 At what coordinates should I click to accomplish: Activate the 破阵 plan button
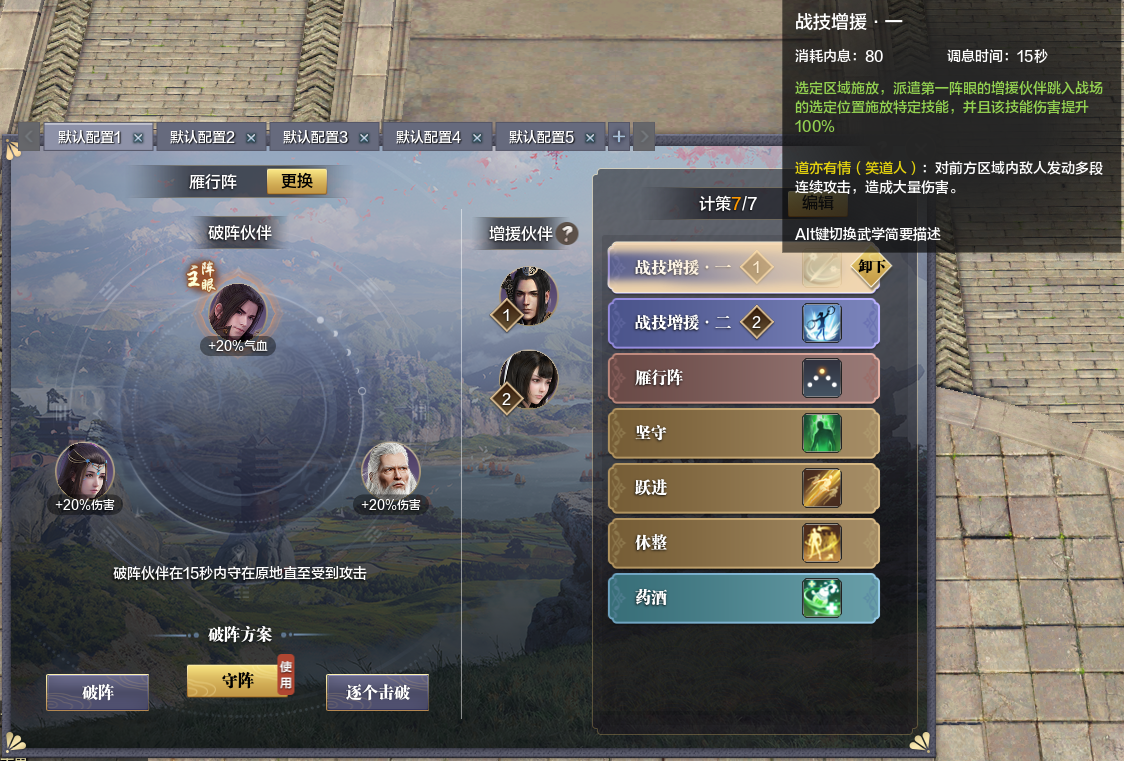pyautogui.click(x=97, y=692)
